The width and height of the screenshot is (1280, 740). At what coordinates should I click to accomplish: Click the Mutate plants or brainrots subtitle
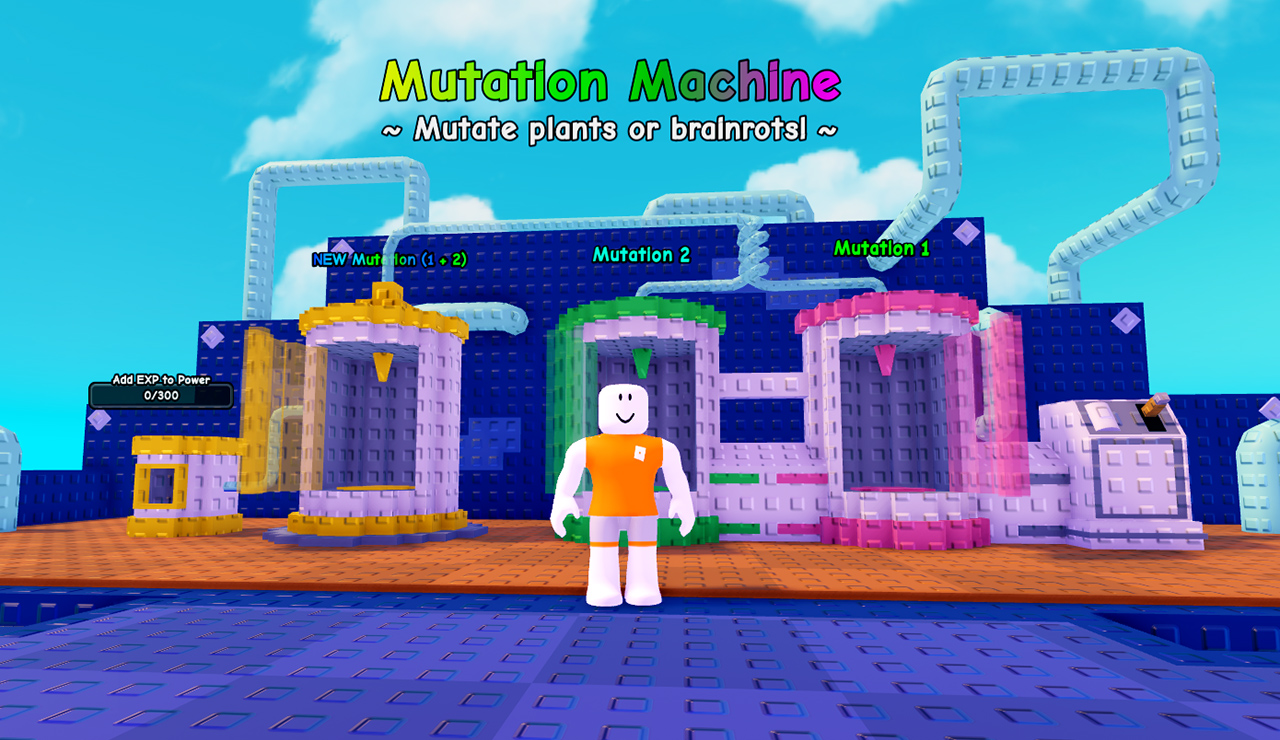click(612, 128)
